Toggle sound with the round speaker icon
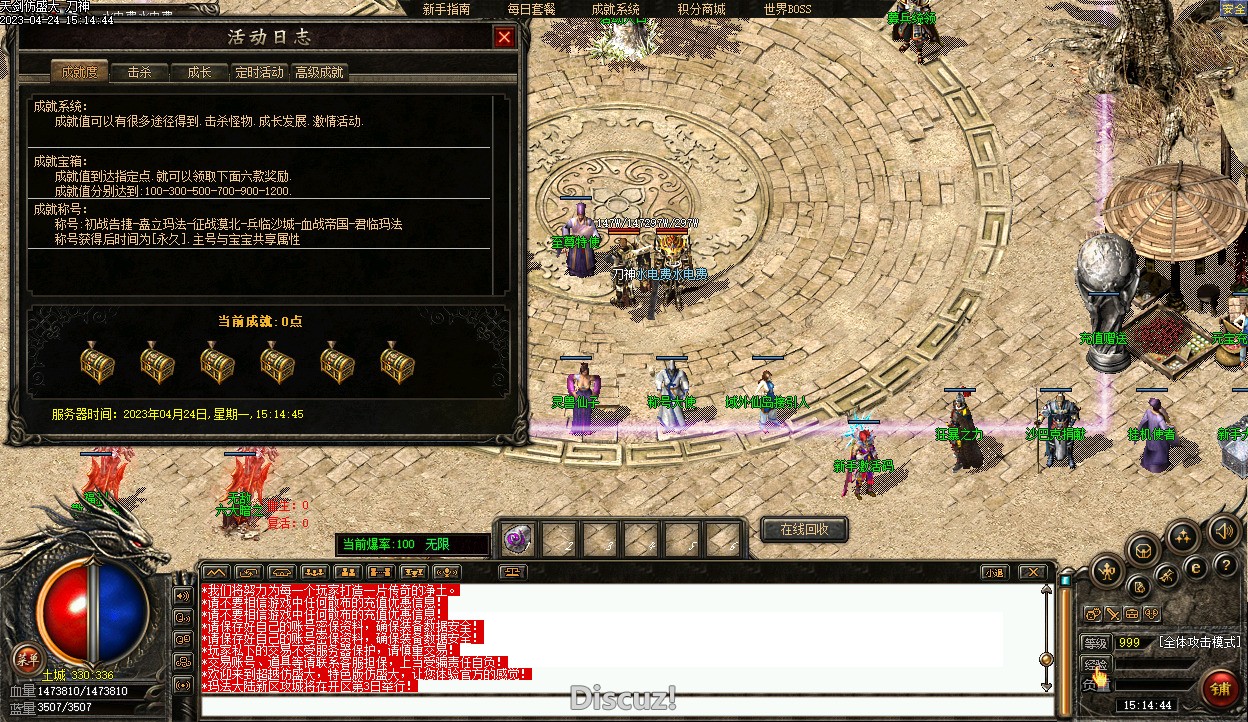This screenshot has width=1248, height=722. tap(1224, 530)
